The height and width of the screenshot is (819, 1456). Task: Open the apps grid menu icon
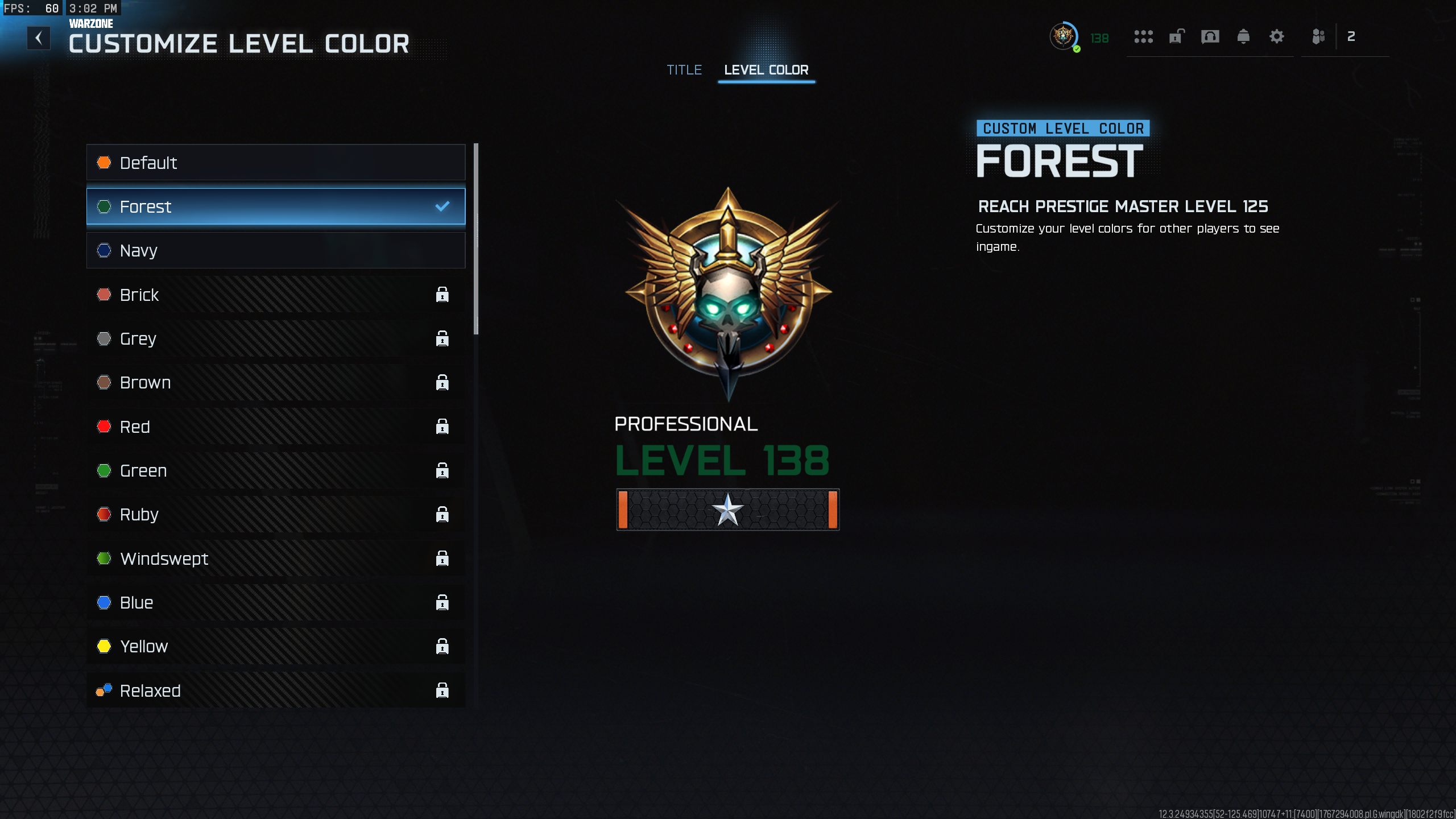[x=1144, y=36]
